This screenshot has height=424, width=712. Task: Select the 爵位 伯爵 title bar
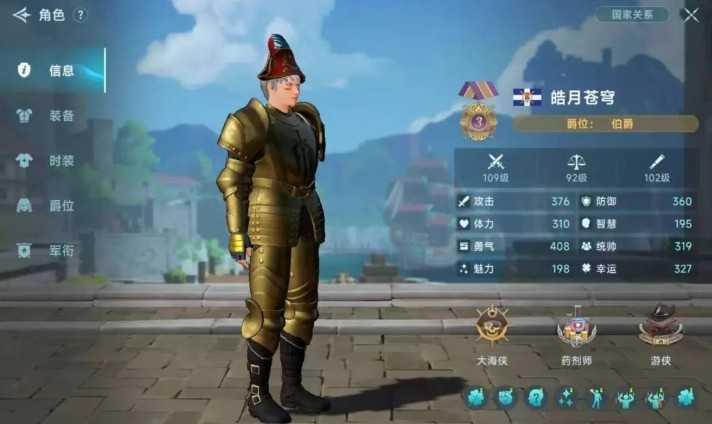606,124
